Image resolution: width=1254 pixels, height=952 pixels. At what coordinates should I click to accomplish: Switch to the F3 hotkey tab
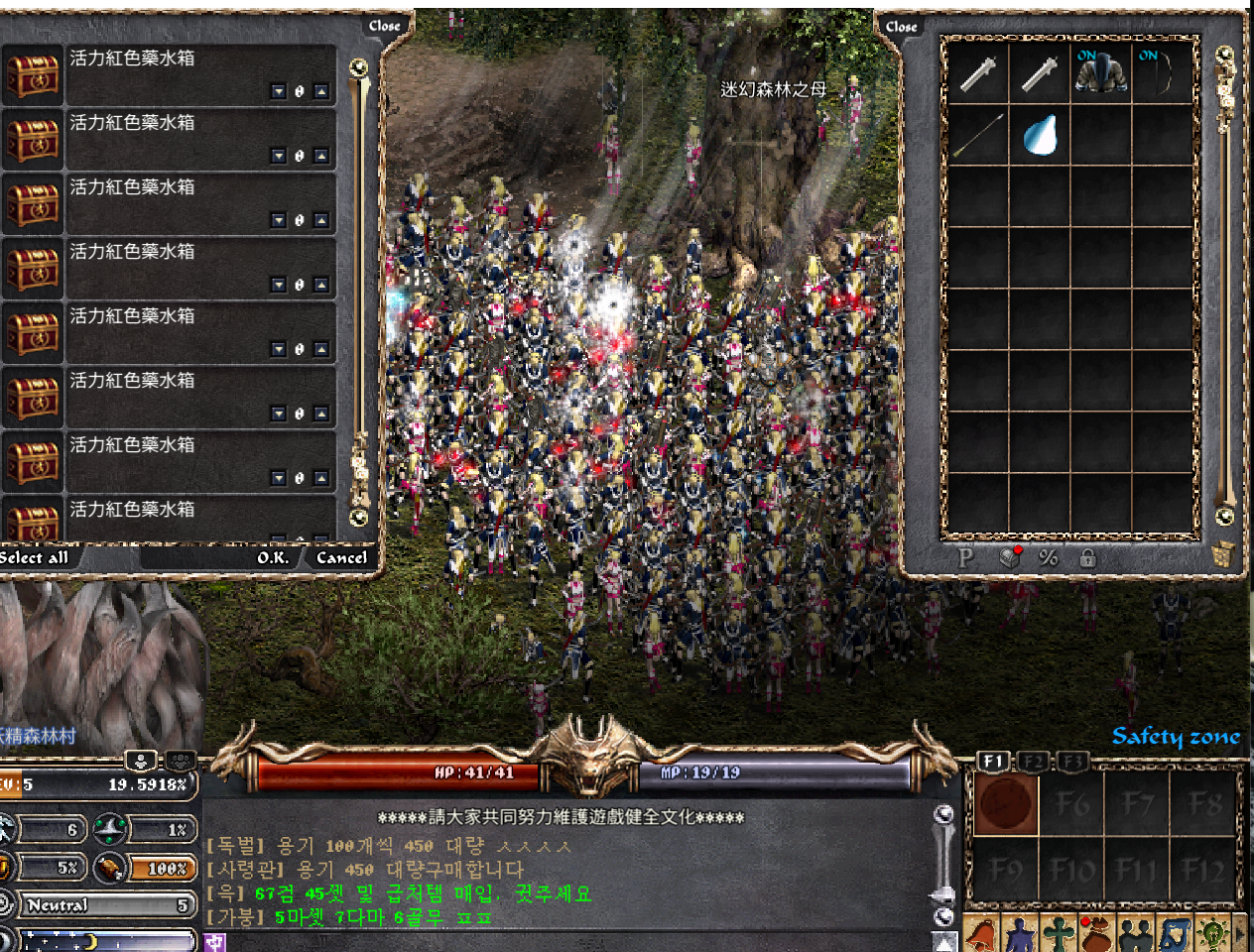(x=1071, y=762)
